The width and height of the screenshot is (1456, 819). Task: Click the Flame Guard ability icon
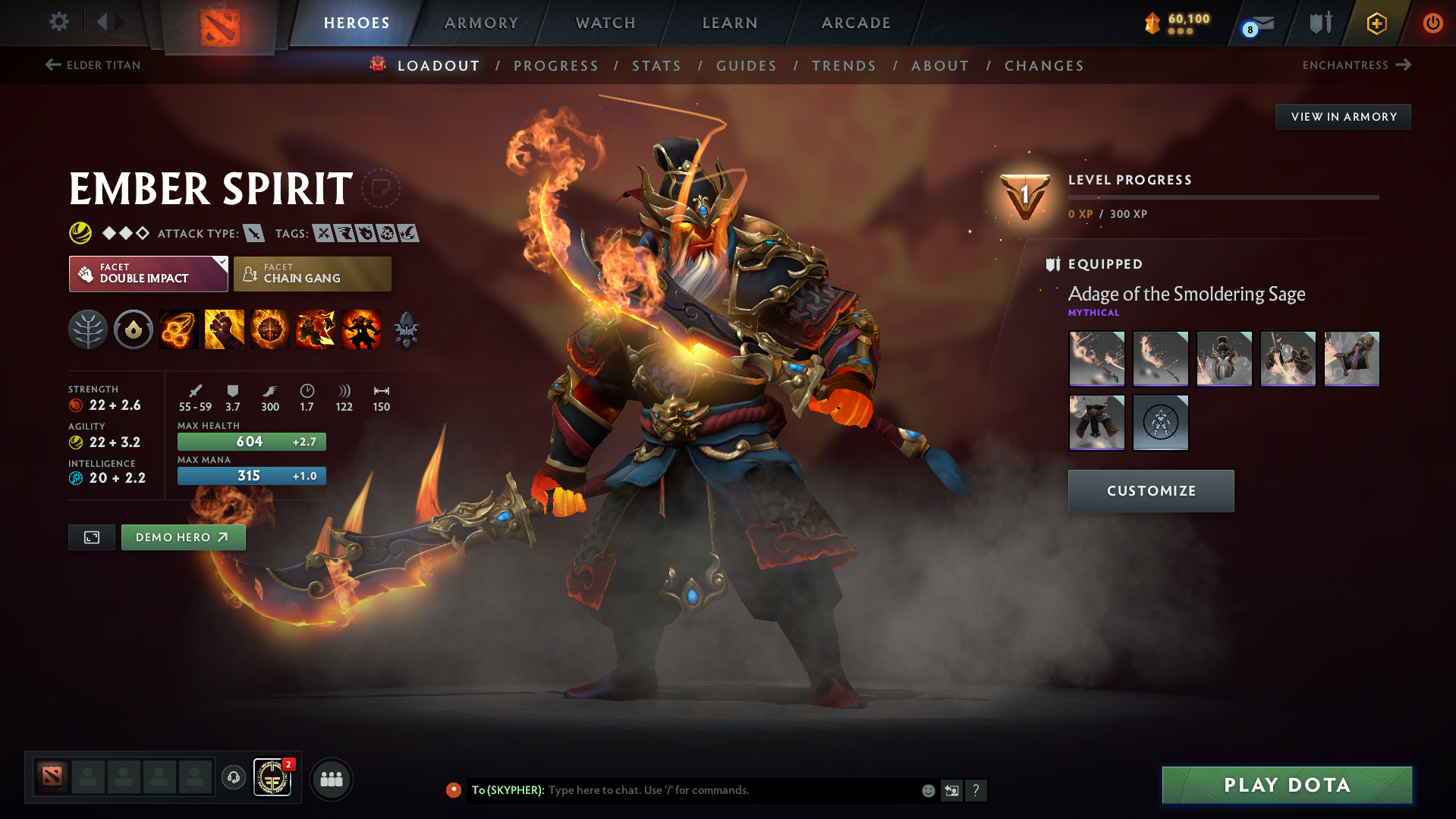269,329
